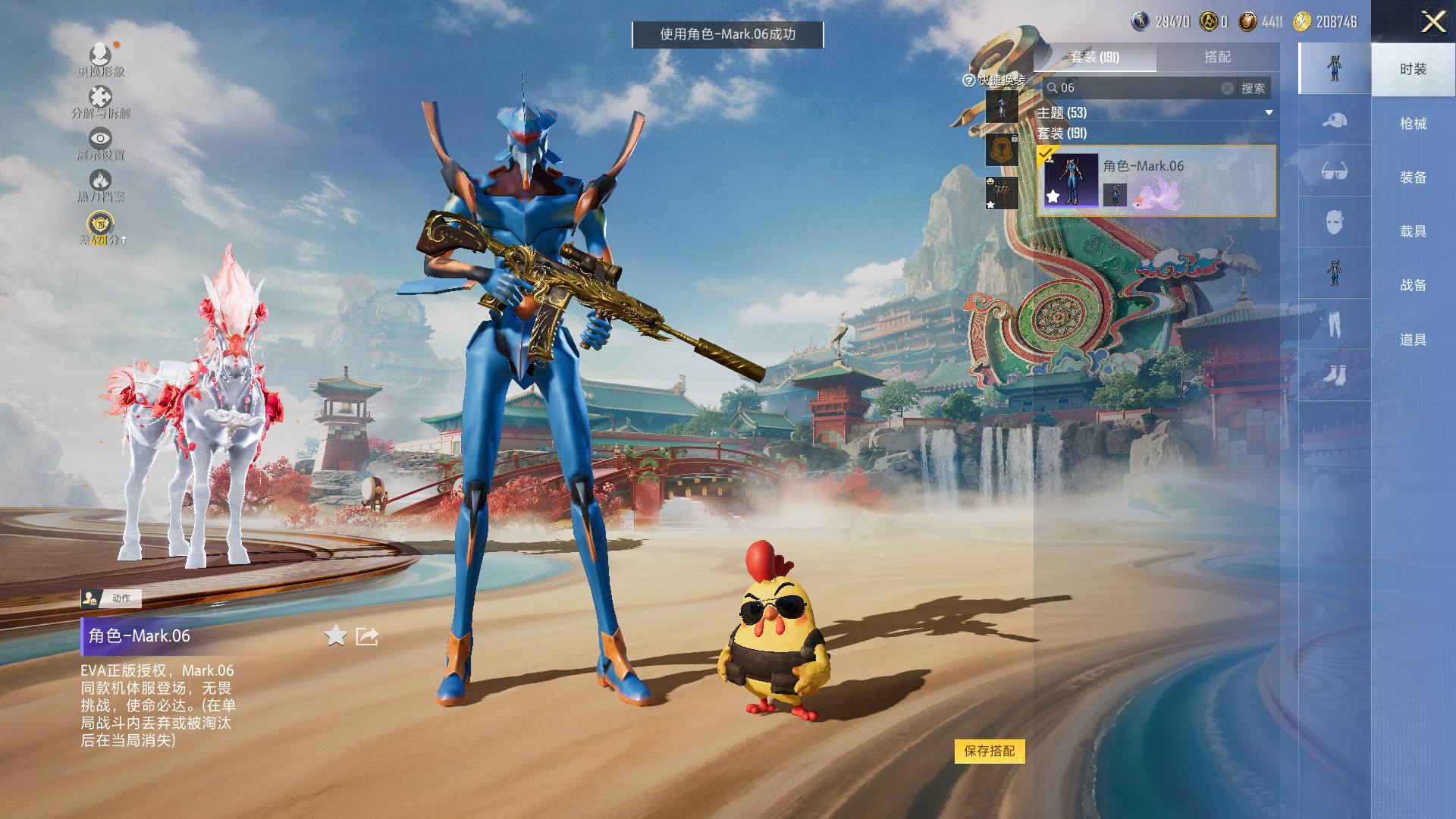Hit the 搜索 search button
Viewport: 1456px width, 819px height.
1253,88
